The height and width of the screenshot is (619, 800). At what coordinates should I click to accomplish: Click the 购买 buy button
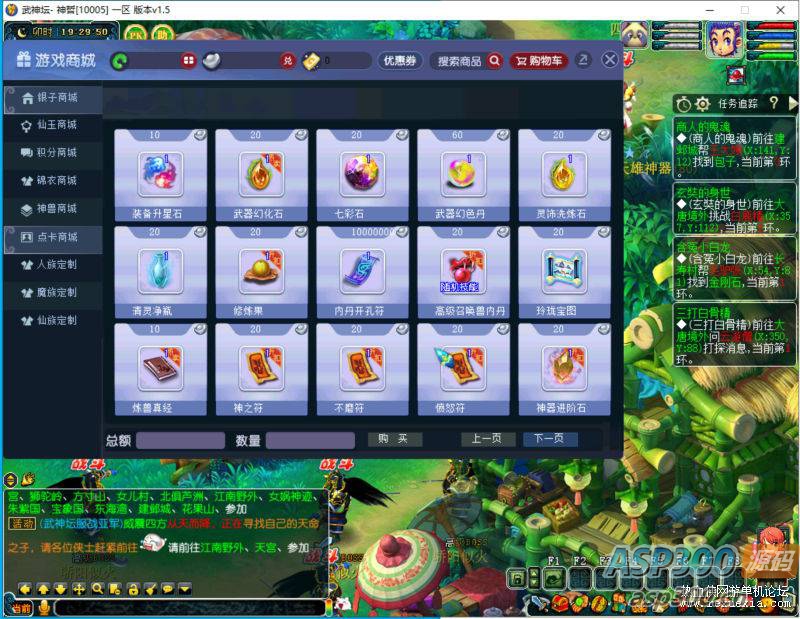tap(394, 439)
